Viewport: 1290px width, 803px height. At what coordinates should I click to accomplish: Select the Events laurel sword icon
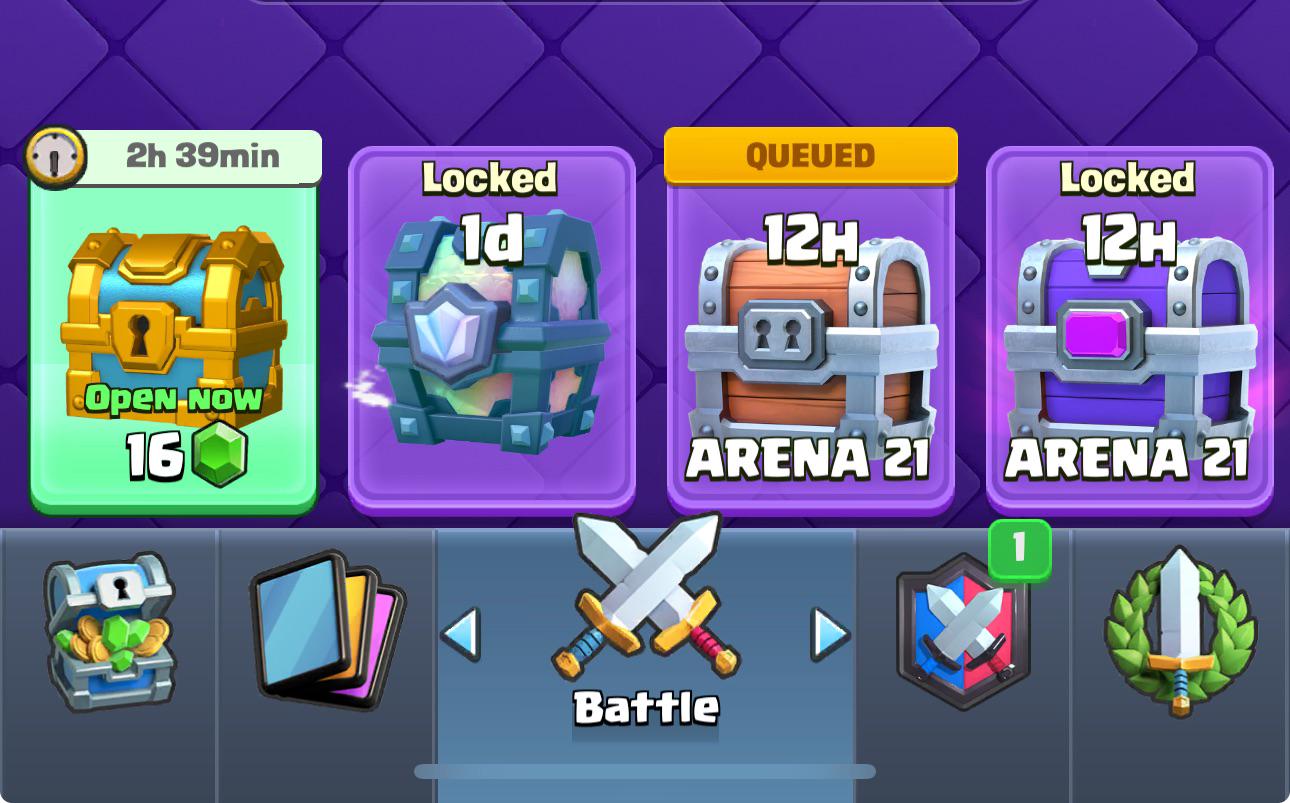[1181, 632]
